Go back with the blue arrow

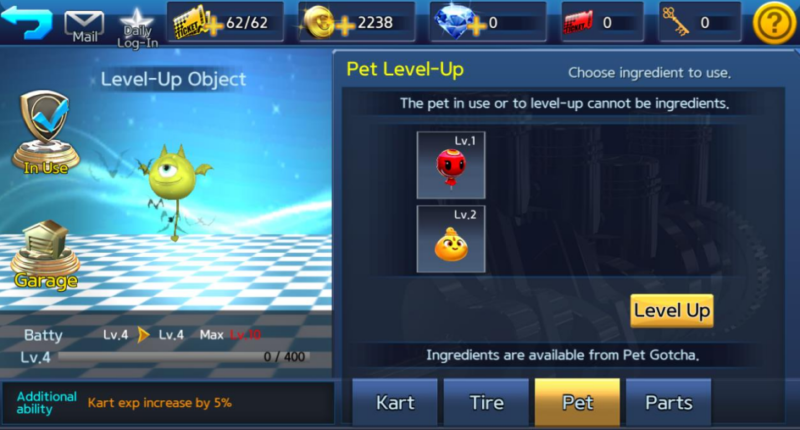click(27, 21)
